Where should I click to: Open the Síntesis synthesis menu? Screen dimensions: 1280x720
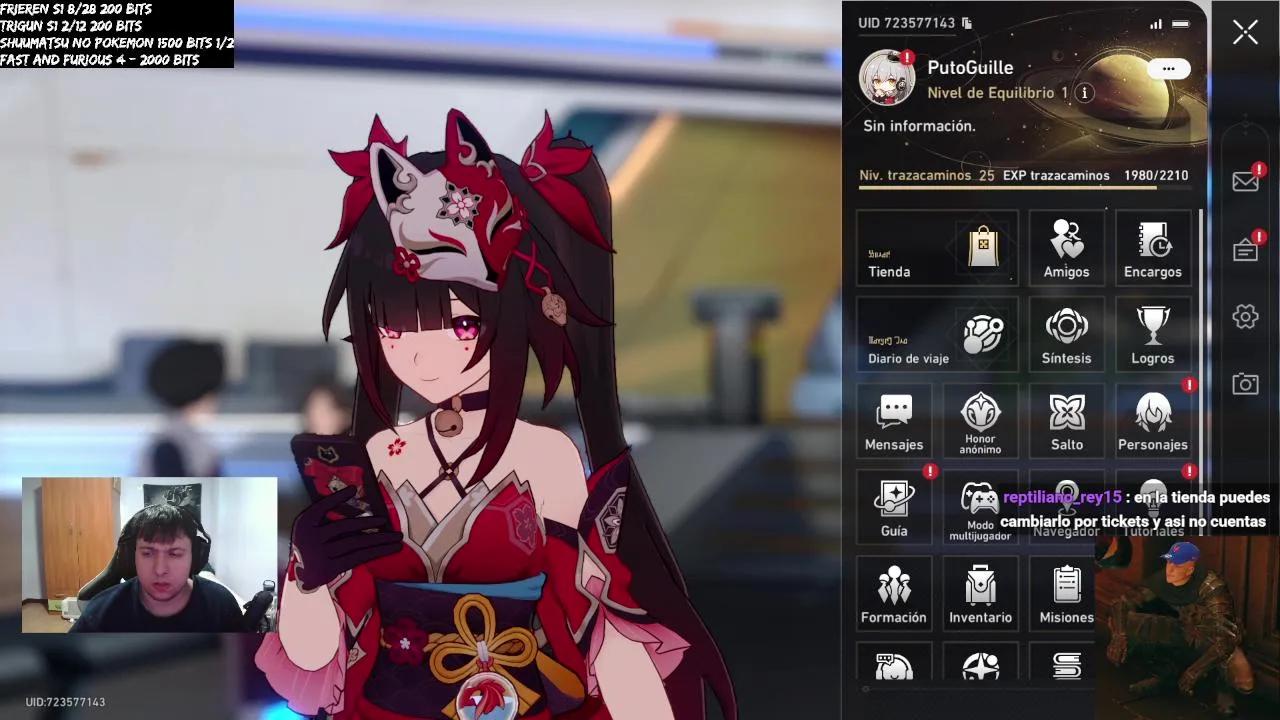click(x=1066, y=335)
